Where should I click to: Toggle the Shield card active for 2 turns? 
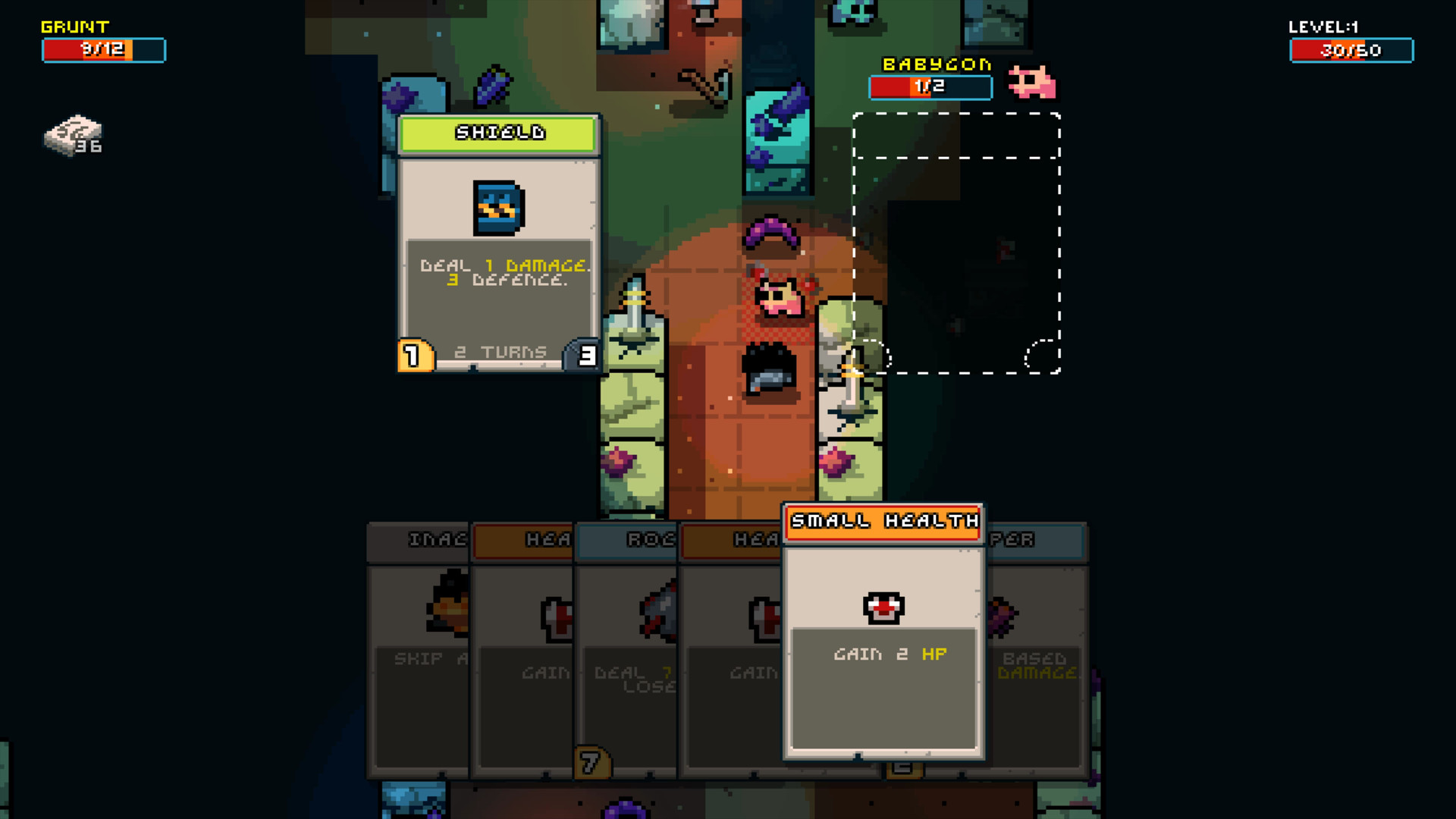coord(500,351)
